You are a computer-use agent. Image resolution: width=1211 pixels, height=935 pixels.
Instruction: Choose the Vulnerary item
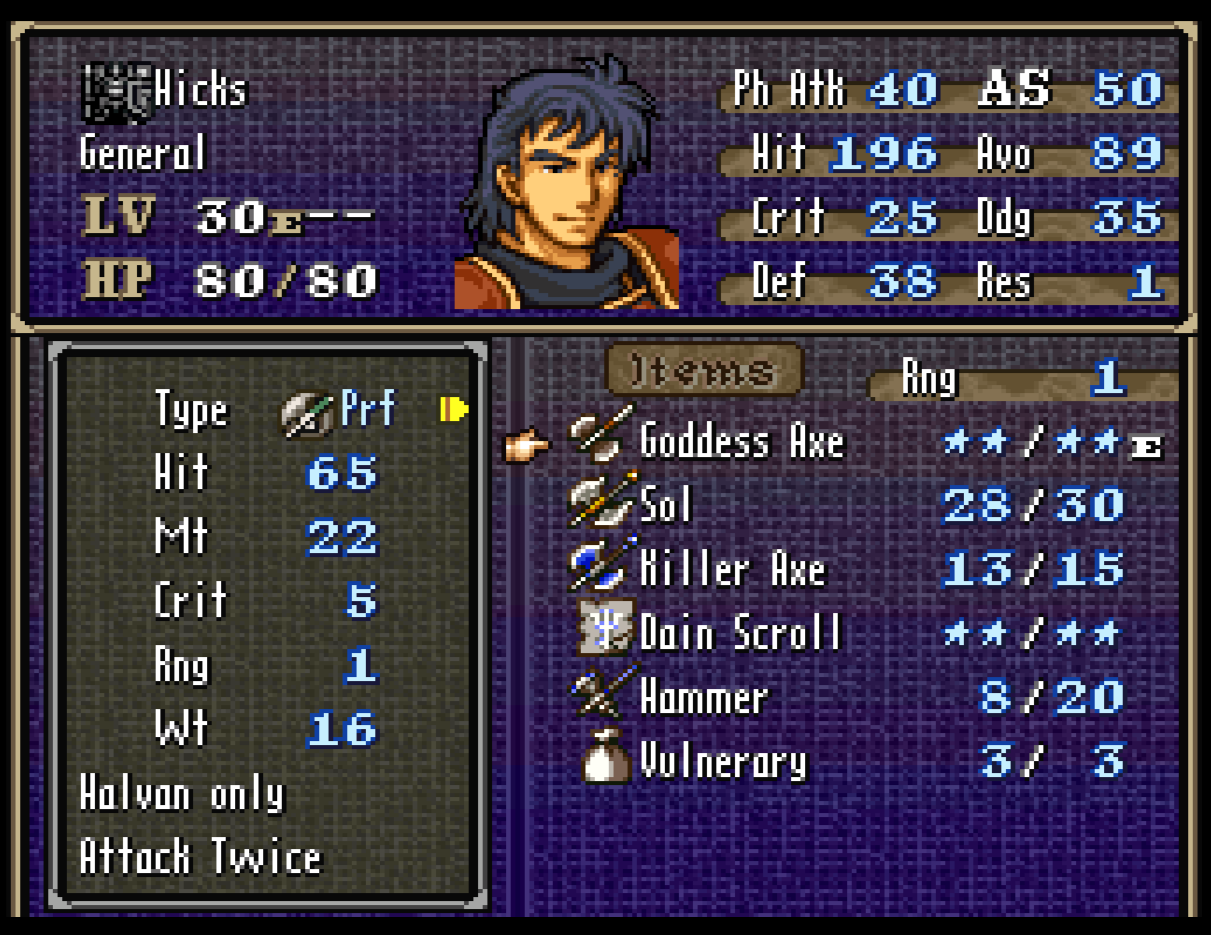click(x=722, y=762)
